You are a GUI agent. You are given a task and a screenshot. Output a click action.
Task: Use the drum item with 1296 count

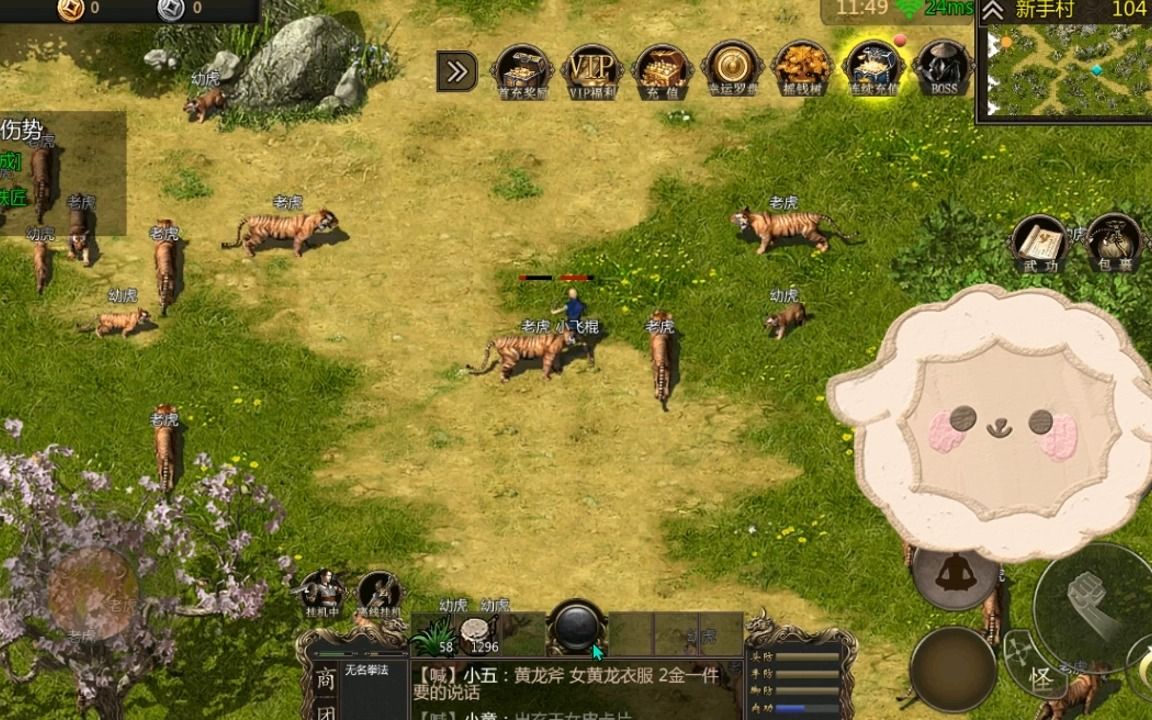(478, 633)
